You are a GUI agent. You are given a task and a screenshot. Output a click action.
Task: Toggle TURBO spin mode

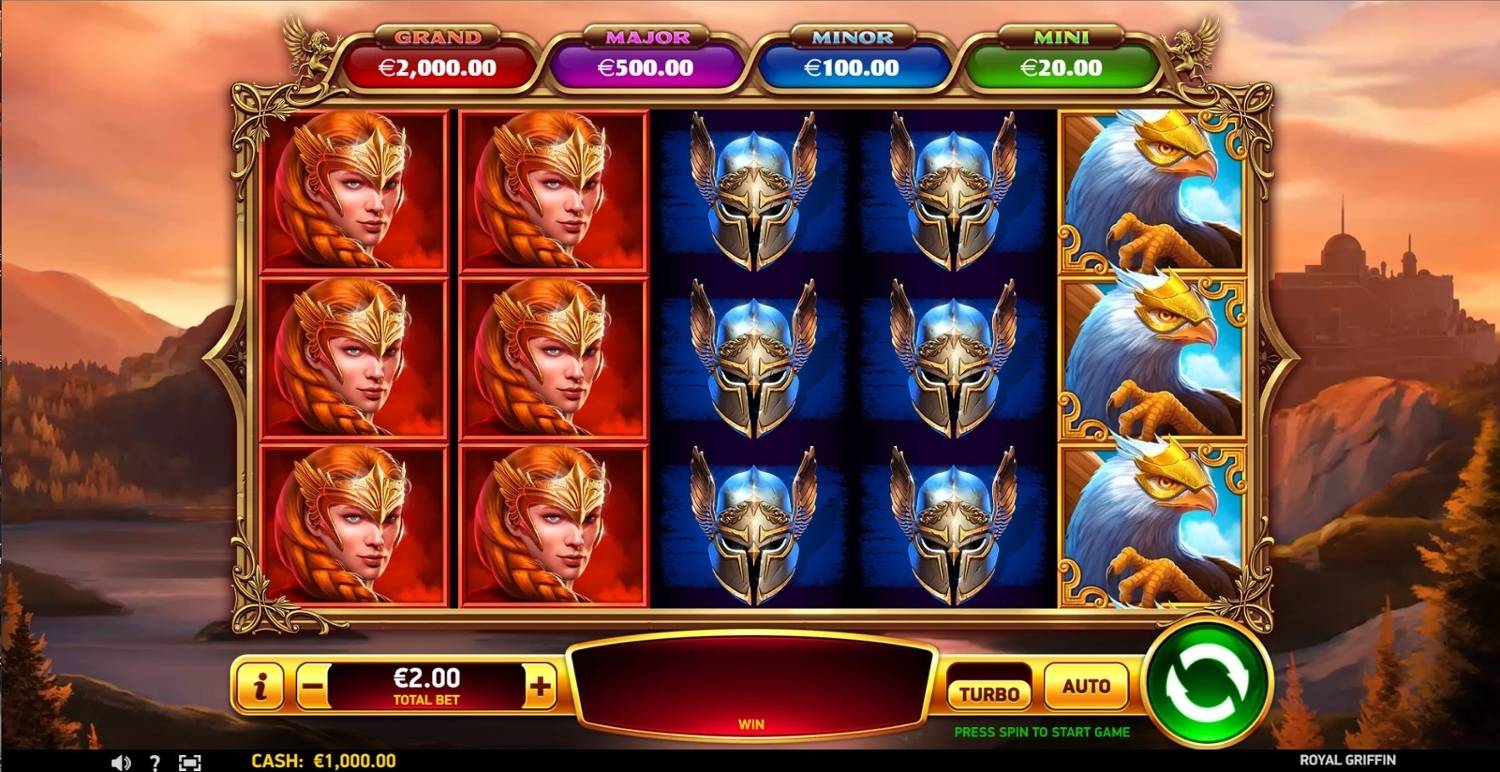(988, 692)
